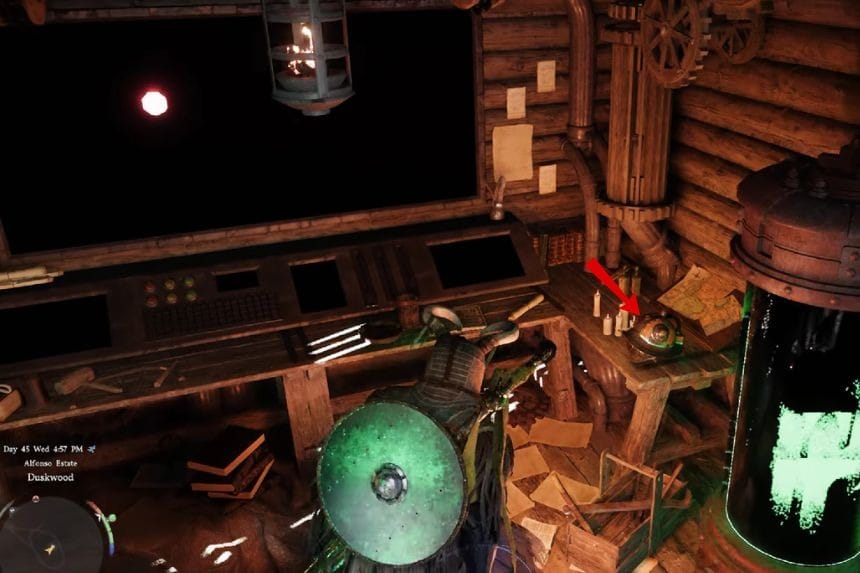Click the weather icon beside the clock
This screenshot has height=573, width=860.
[92, 450]
